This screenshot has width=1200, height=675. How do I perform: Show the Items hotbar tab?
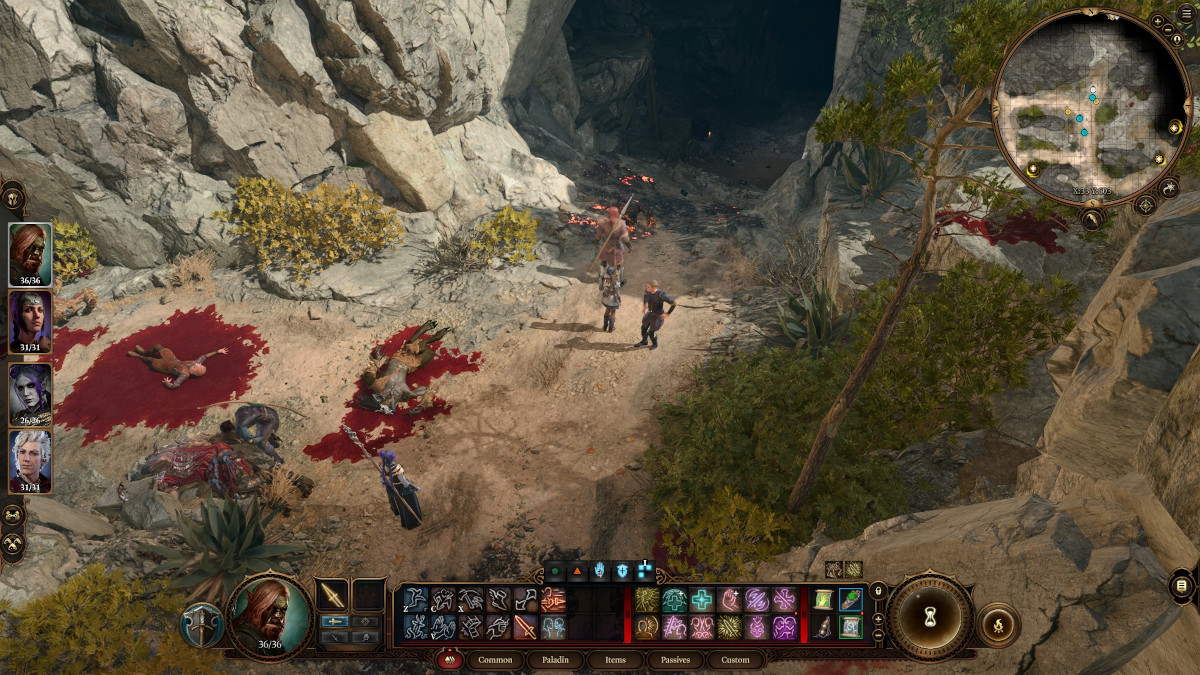click(615, 660)
